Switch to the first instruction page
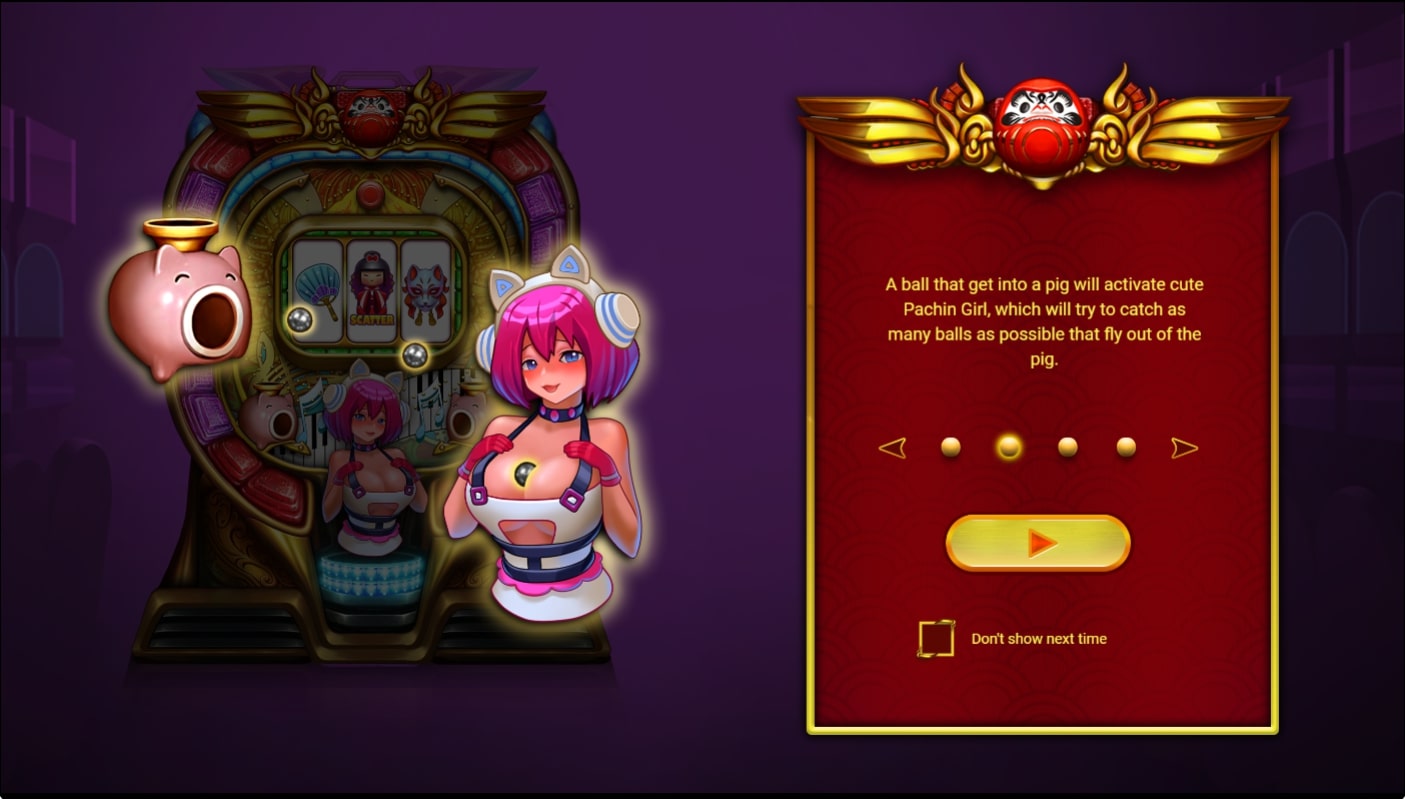Screen dimensions: 1405x799 point(949,447)
